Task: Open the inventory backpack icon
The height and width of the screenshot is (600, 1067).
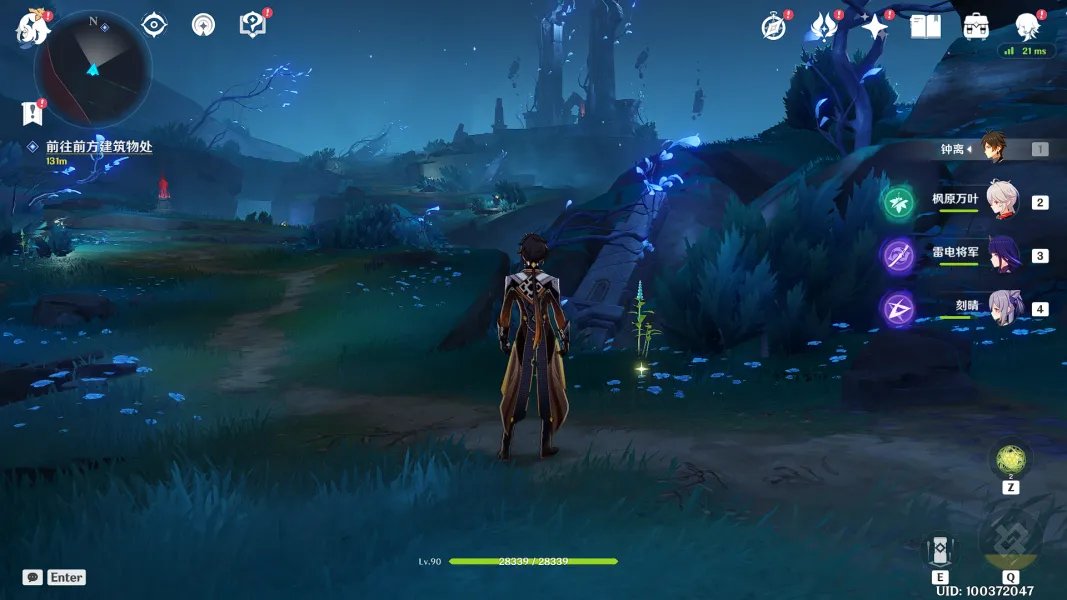Action: pos(976,27)
